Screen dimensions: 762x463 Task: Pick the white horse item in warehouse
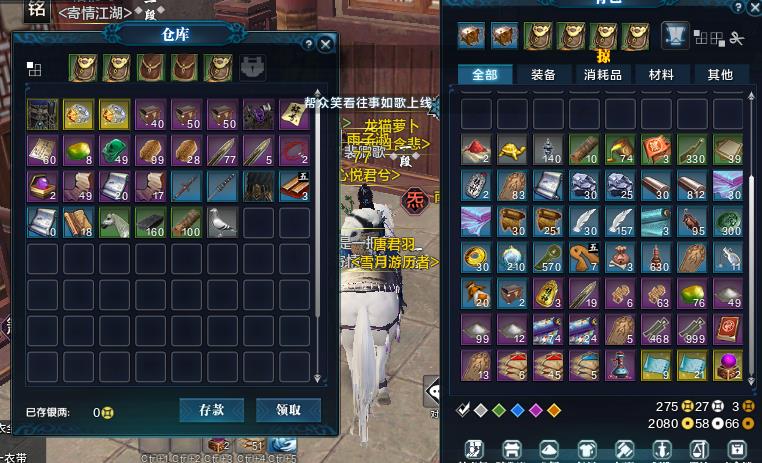pos(114,221)
